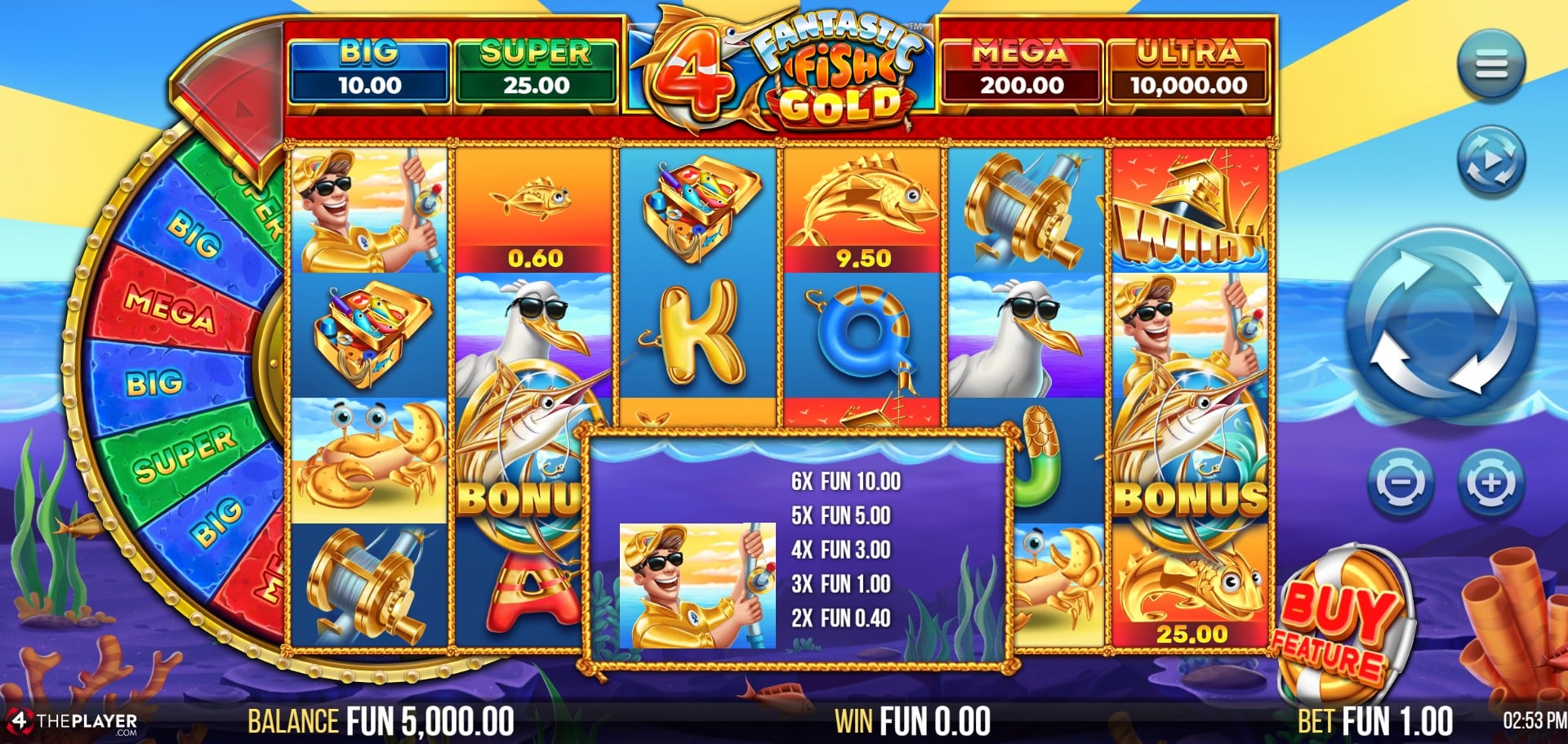This screenshot has height=744, width=1568.
Task: Toggle the autoplay button
Action: 1490,161
